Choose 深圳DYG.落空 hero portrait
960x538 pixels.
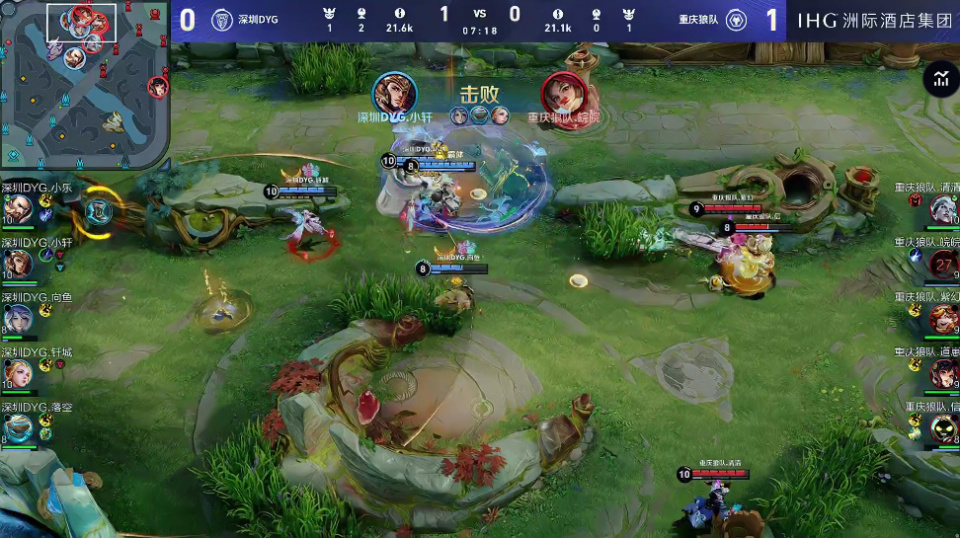[17, 429]
